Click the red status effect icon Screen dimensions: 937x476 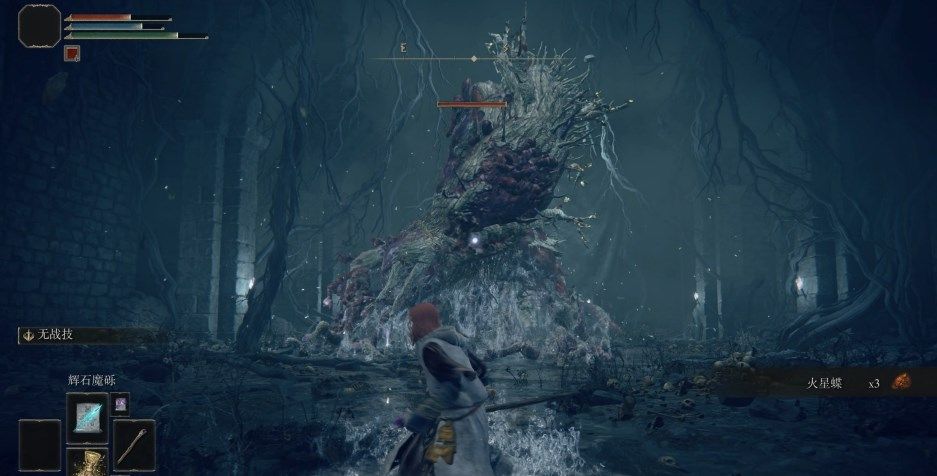pyautogui.click(x=72, y=53)
